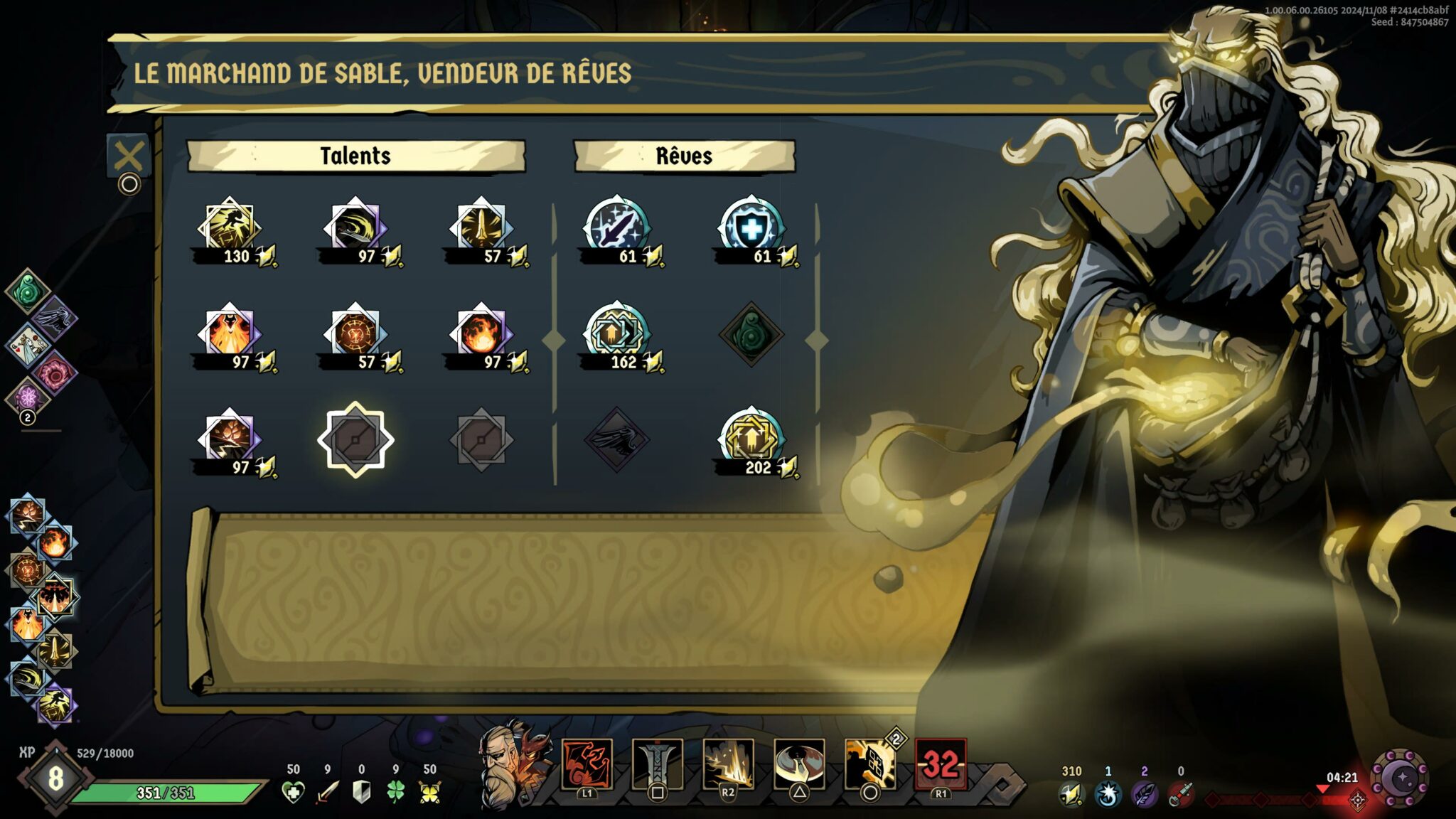Buy the double arrow dream for 202
The width and height of the screenshot is (1456, 819).
click(751, 438)
